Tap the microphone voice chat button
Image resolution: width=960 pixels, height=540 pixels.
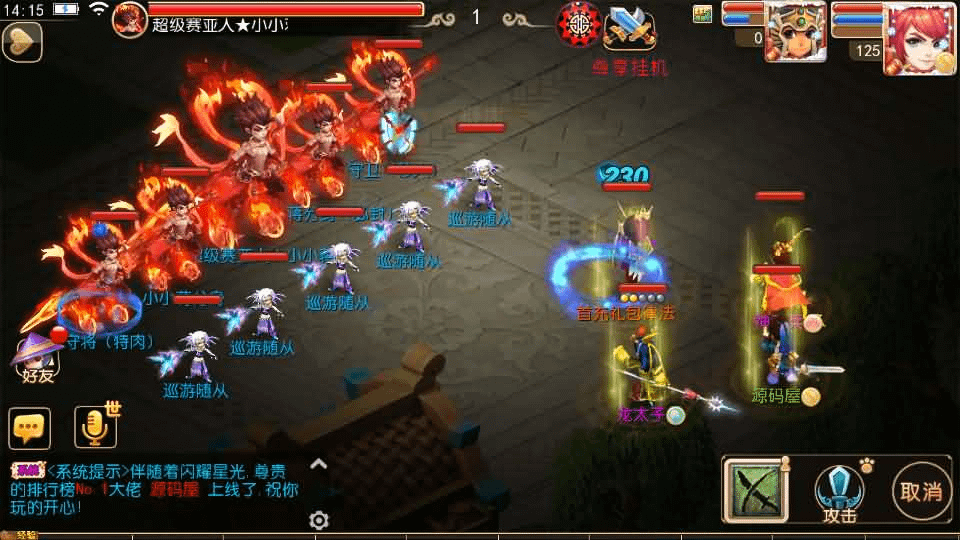pyautogui.click(x=95, y=427)
